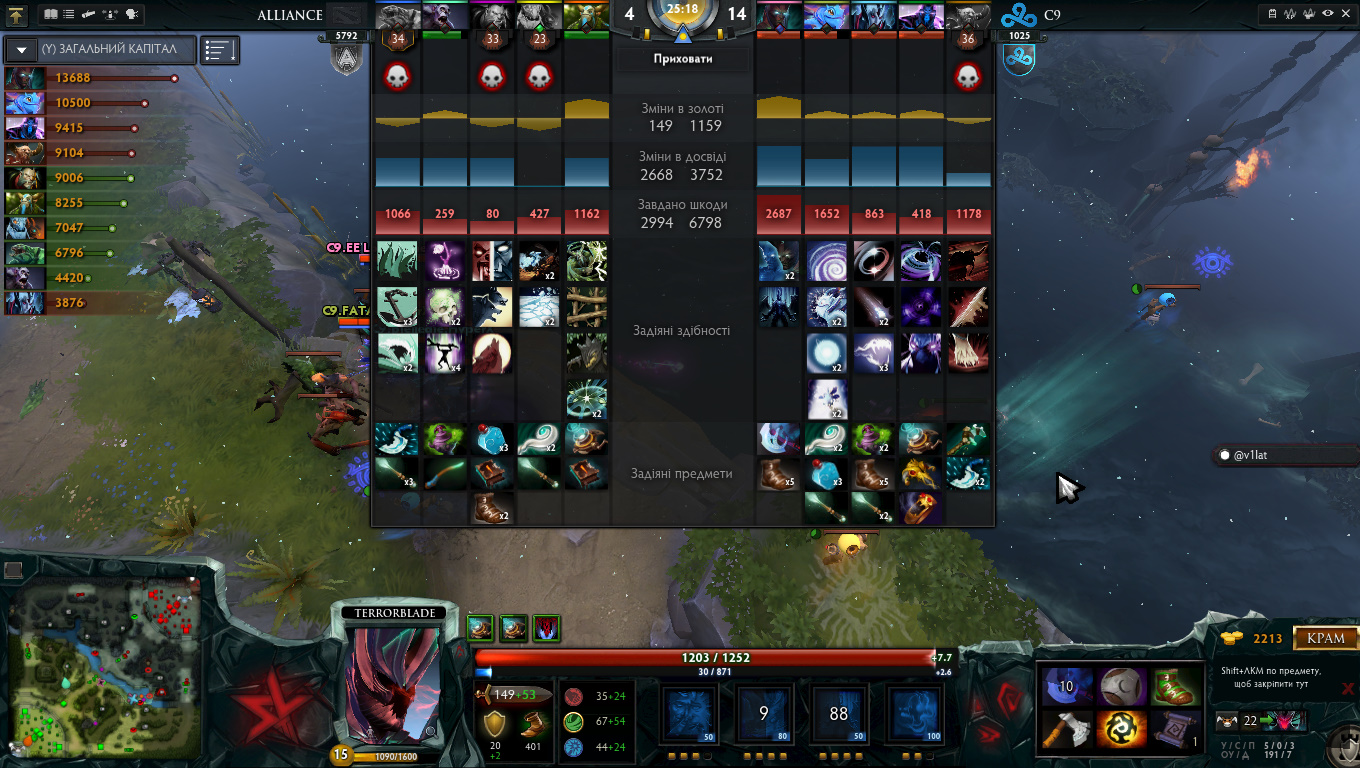This screenshot has height=768, width=1360.
Task: Click the Metamorphosis buff icon above health bar
Action: pos(546,628)
